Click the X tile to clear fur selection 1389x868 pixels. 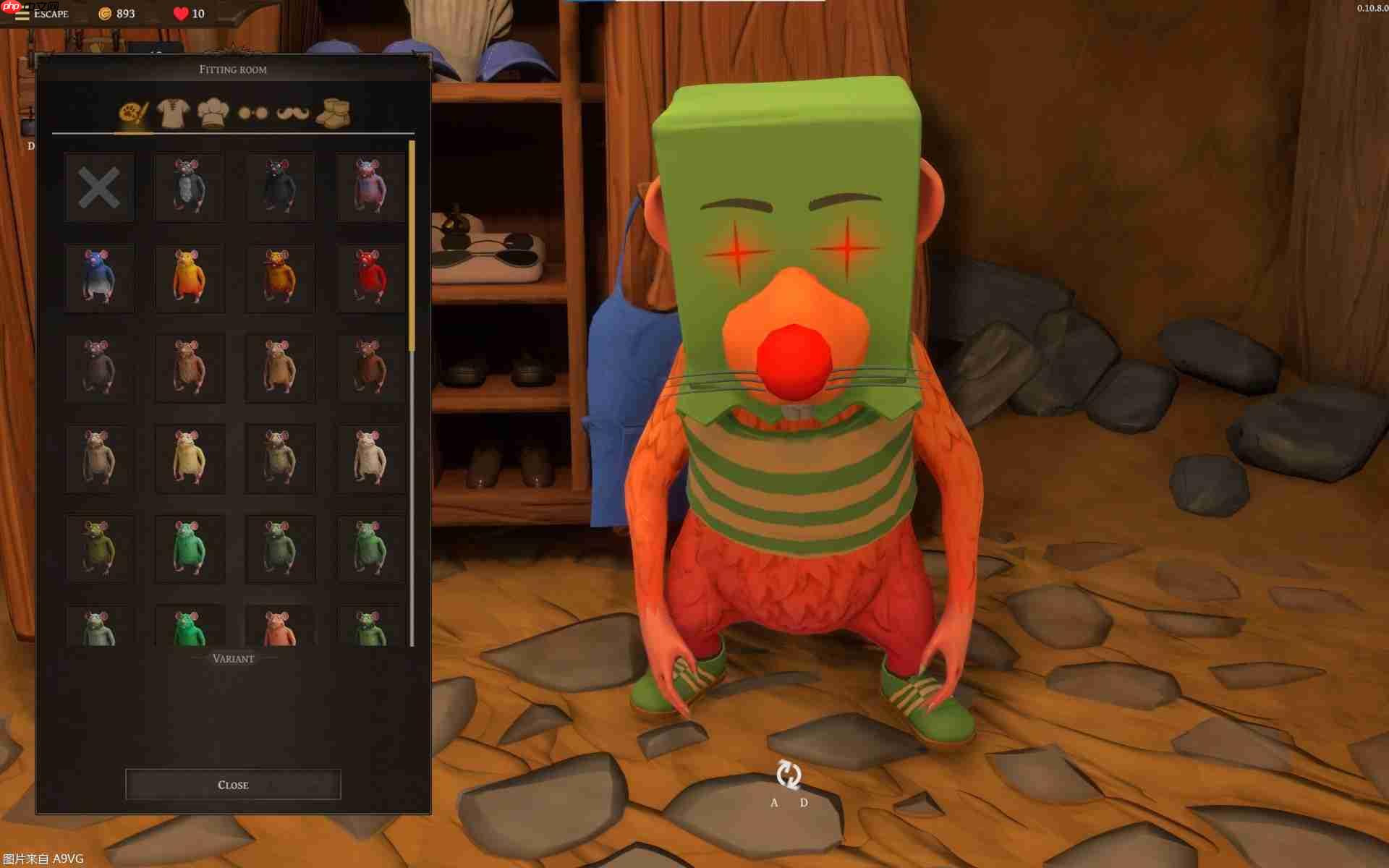(x=99, y=187)
